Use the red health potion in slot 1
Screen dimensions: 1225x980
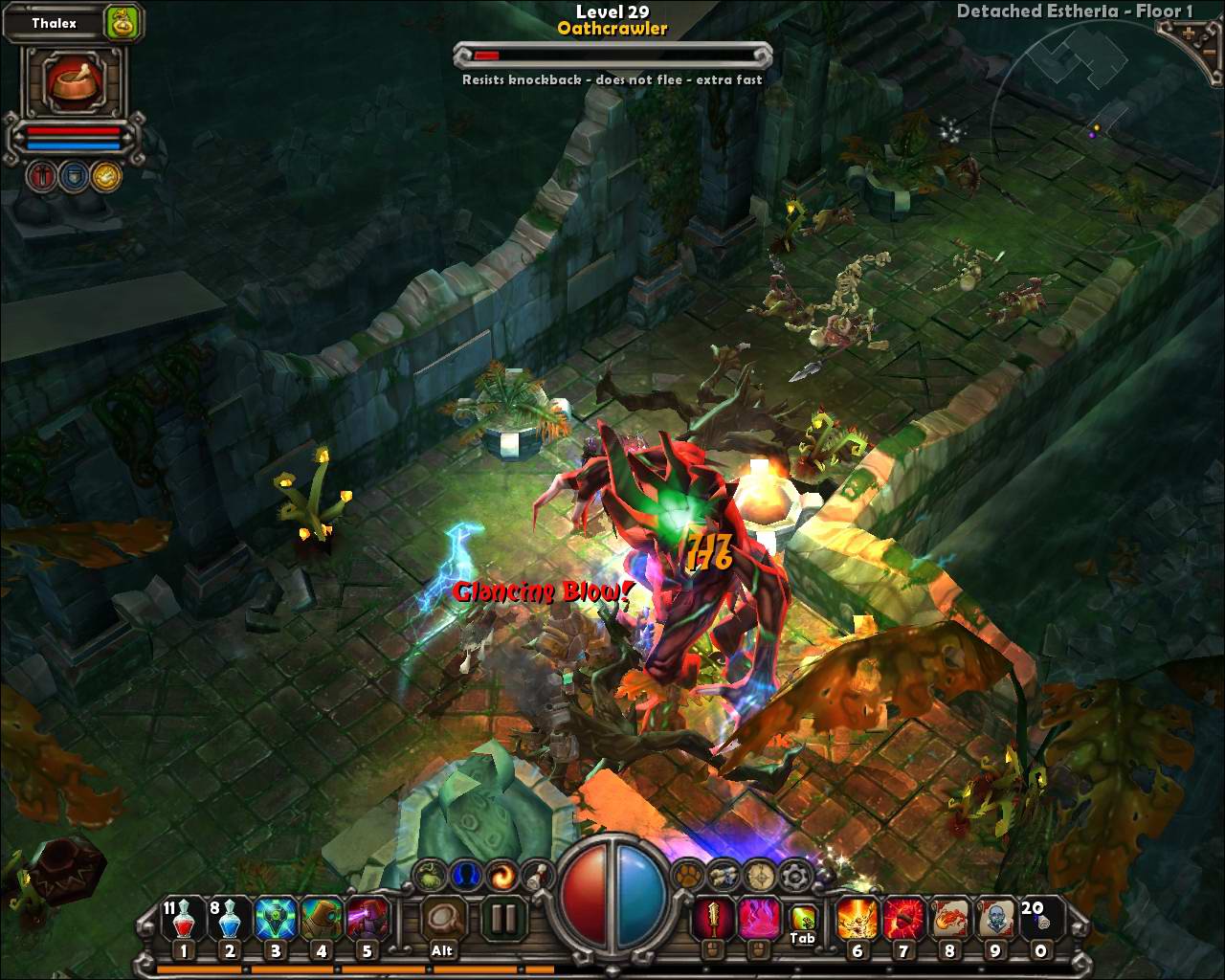pyautogui.click(x=182, y=921)
